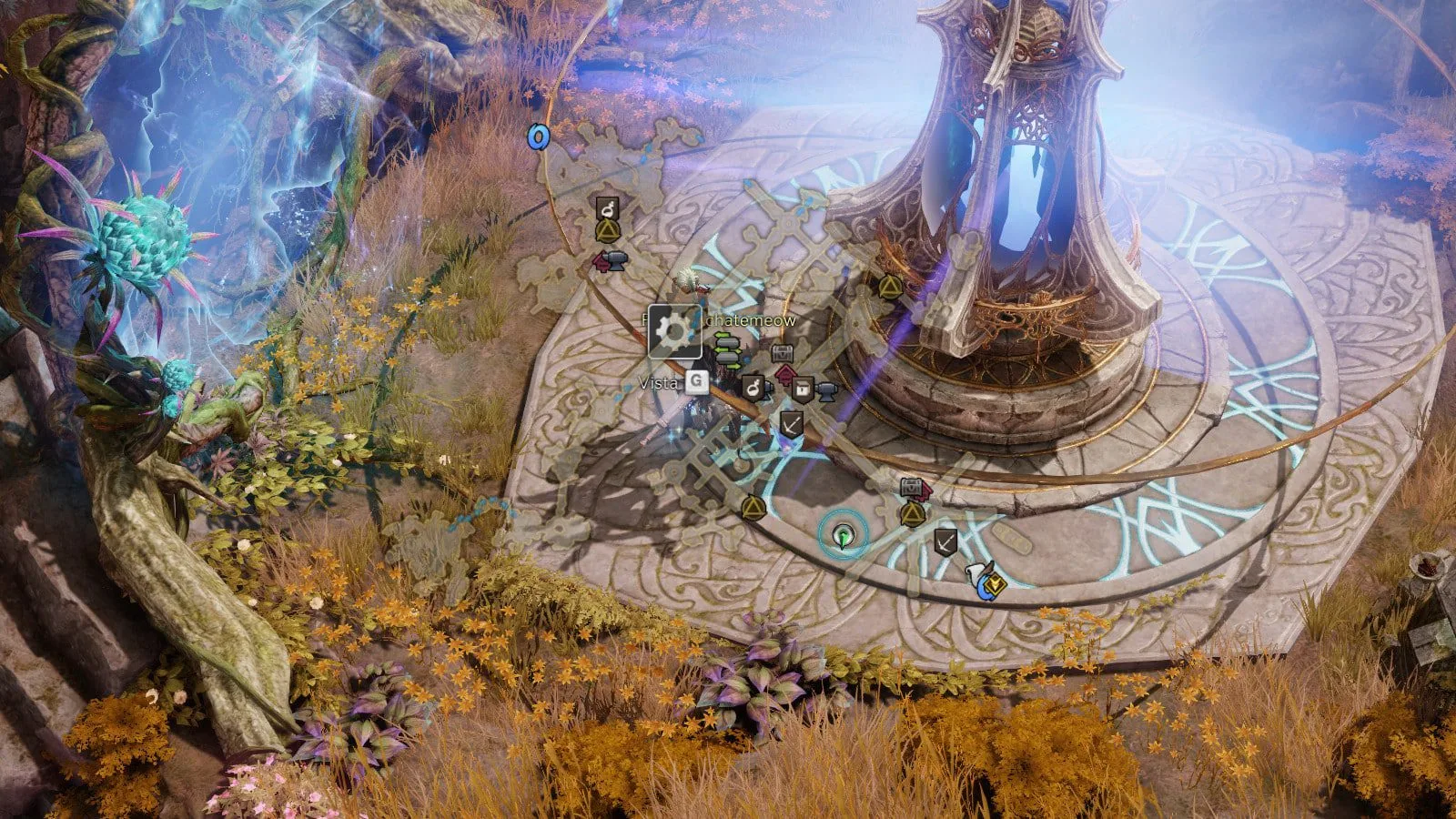Click the gear interaction icon above Vista
Screen dimensions: 1456x819
tap(674, 331)
